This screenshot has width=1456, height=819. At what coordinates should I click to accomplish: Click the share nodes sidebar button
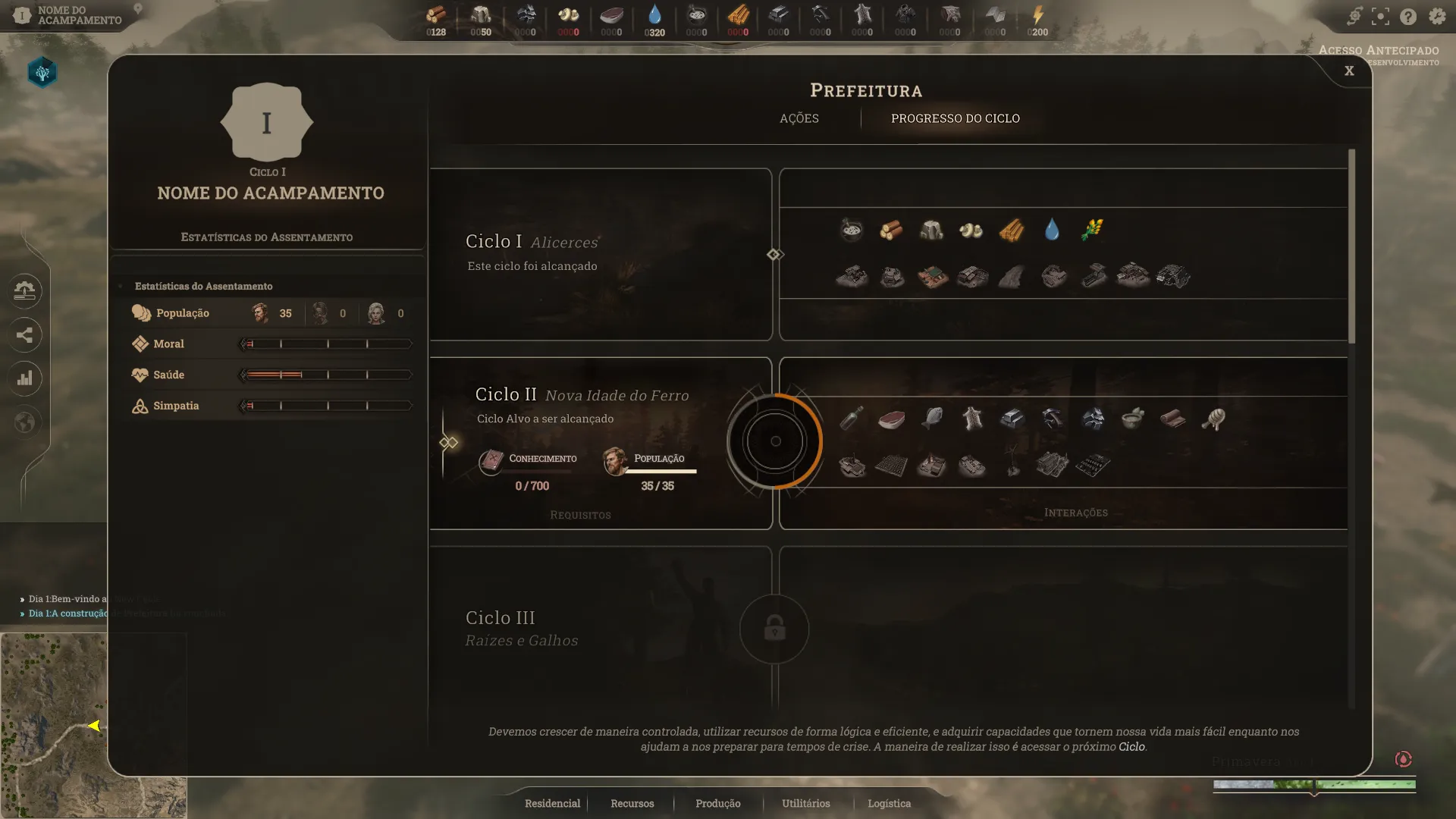coord(24,334)
